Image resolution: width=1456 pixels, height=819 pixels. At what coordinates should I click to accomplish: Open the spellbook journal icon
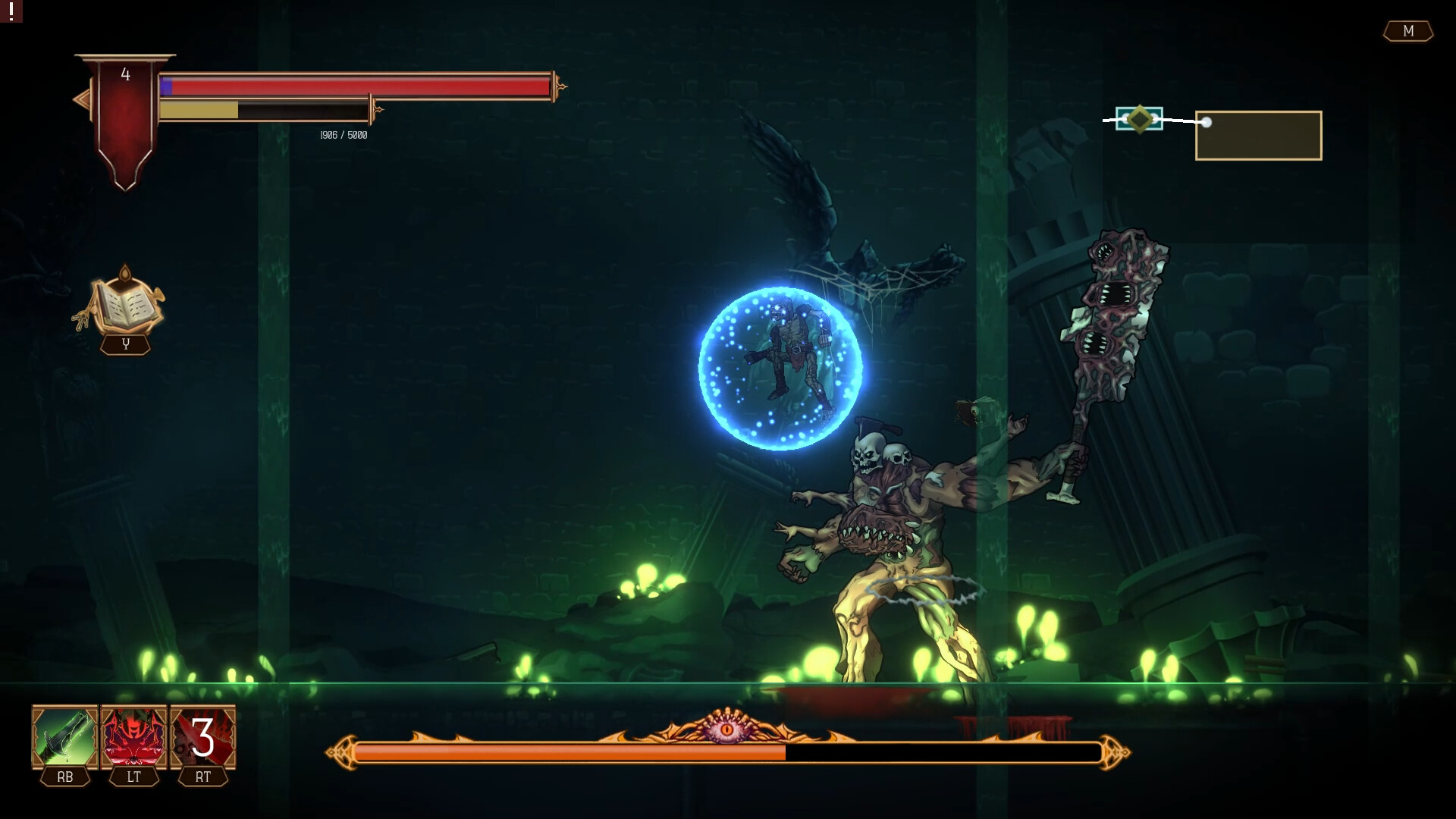pyautogui.click(x=124, y=303)
